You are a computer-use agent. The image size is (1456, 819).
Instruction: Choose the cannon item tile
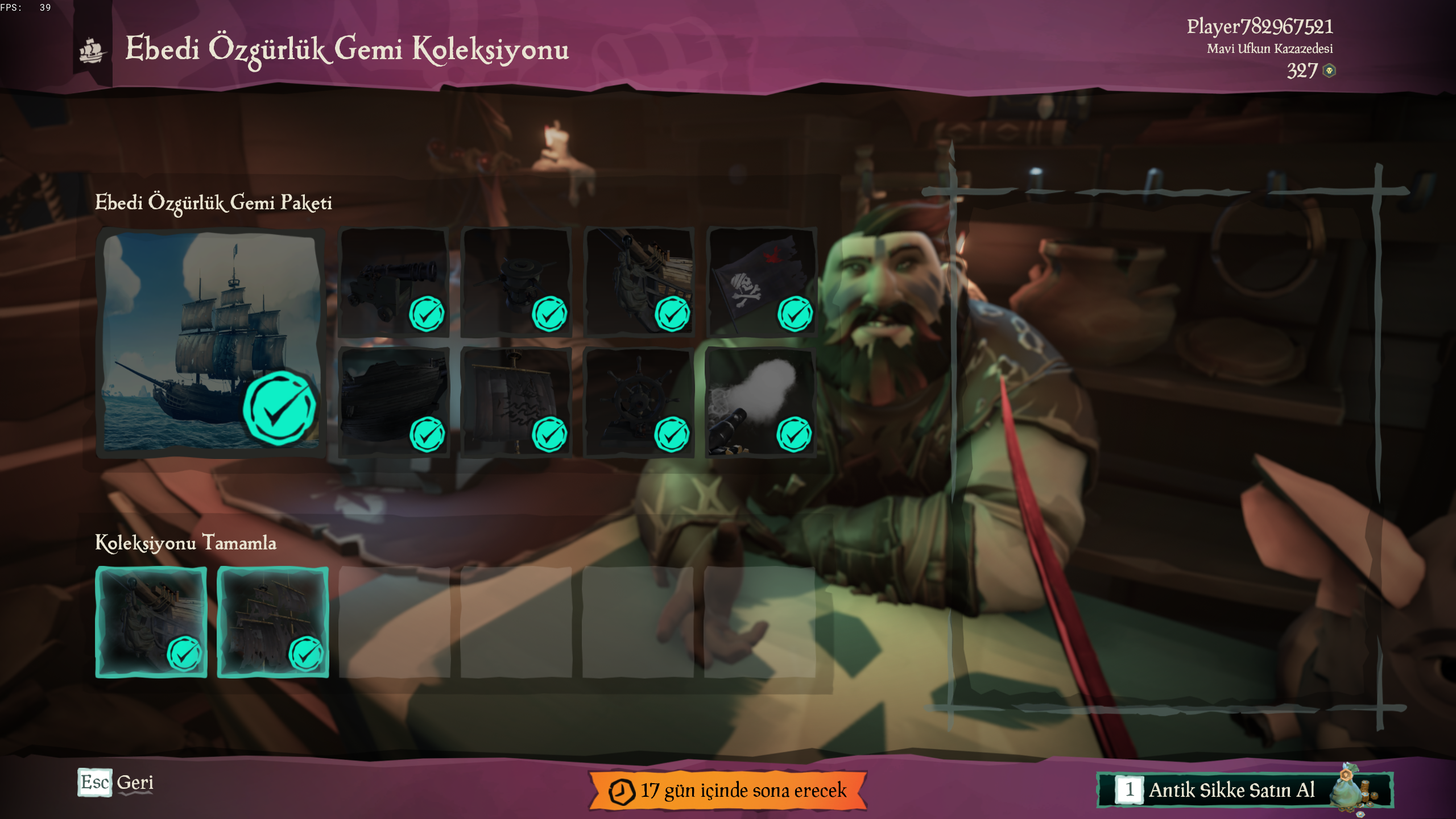pyautogui.click(x=394, y=283)
